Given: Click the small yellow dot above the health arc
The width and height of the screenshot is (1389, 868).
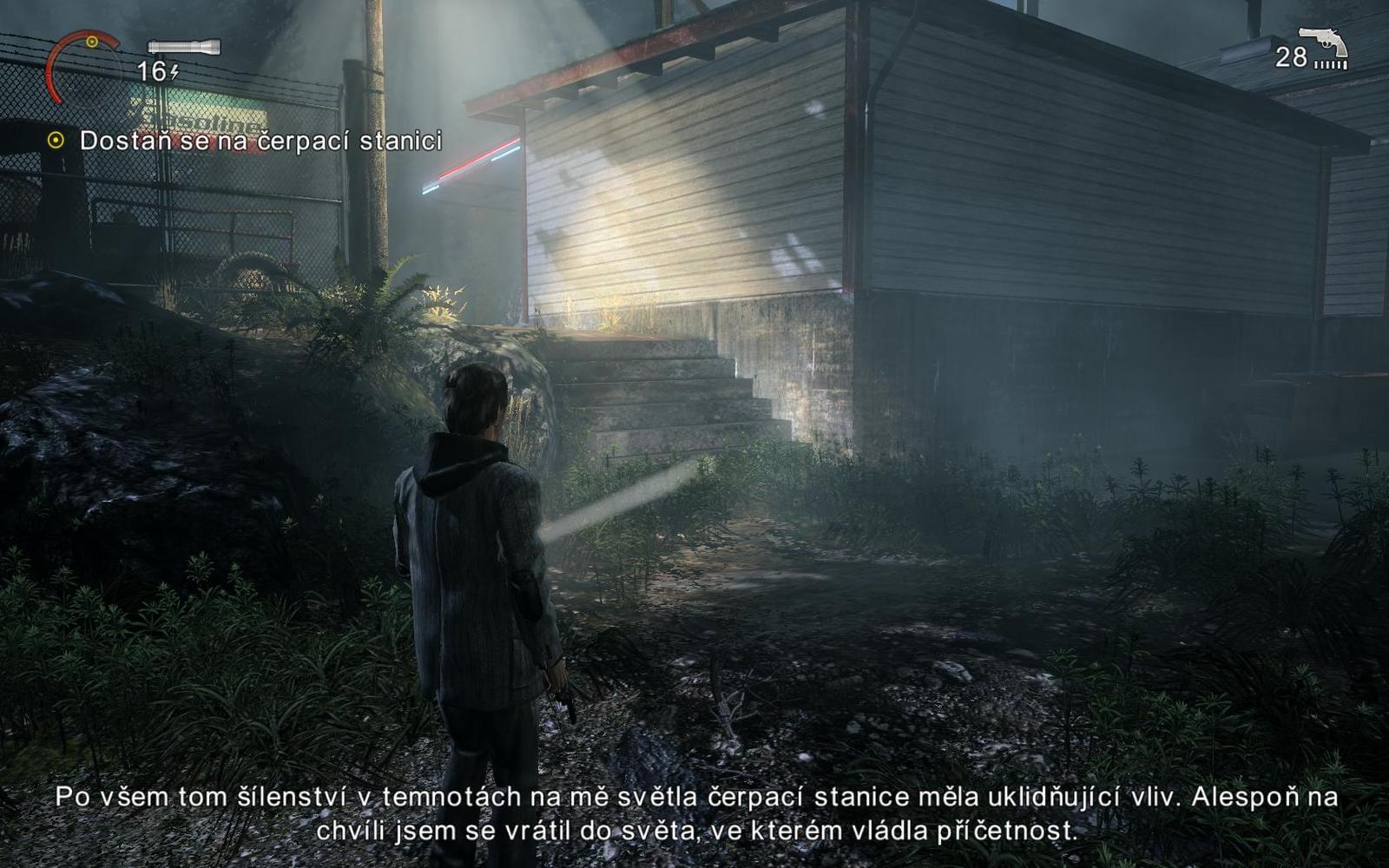Looking at the screenshot, I should click(x=91, y=42).
